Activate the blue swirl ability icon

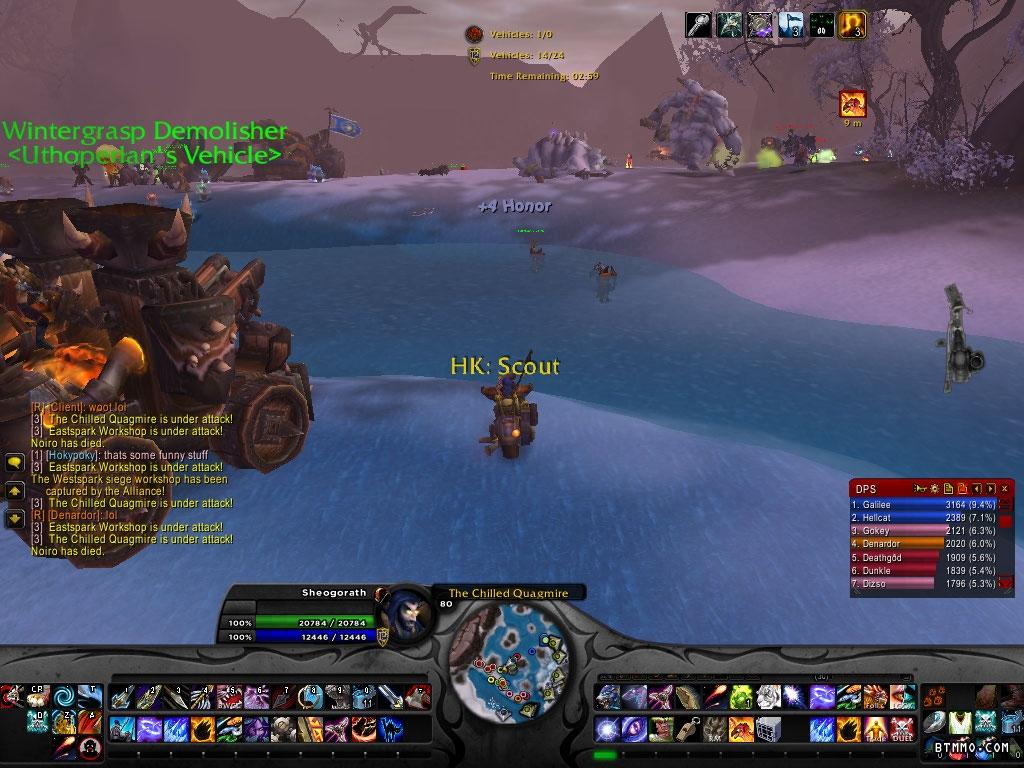(64, 696)
